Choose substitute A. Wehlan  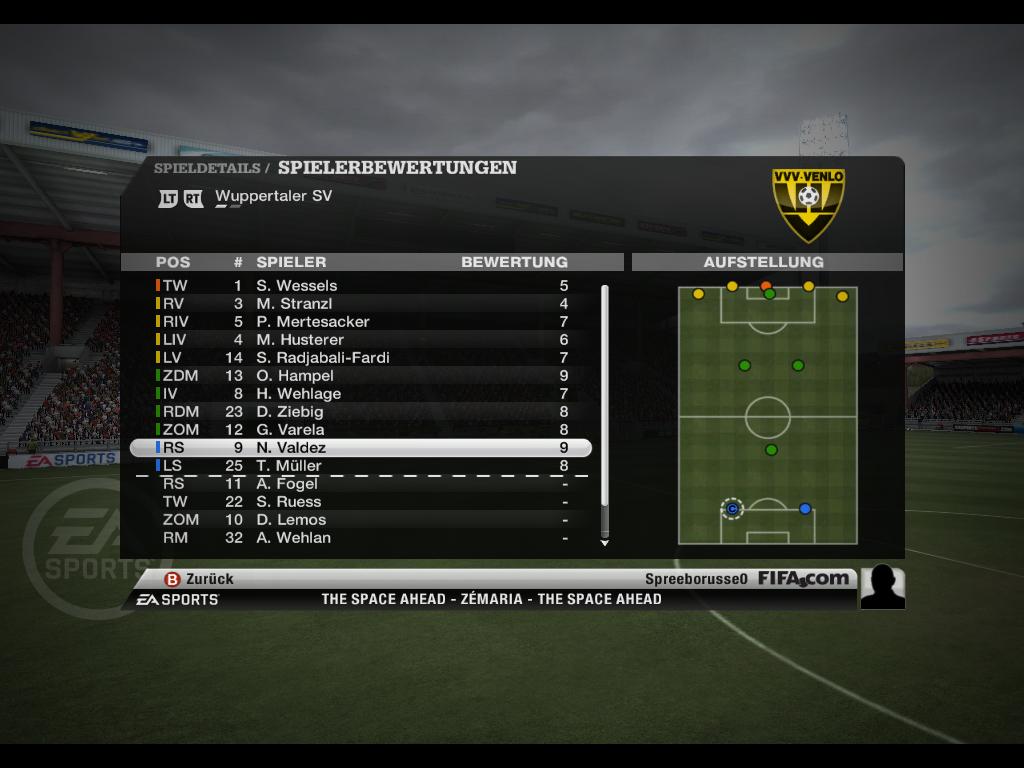(293, 538)
